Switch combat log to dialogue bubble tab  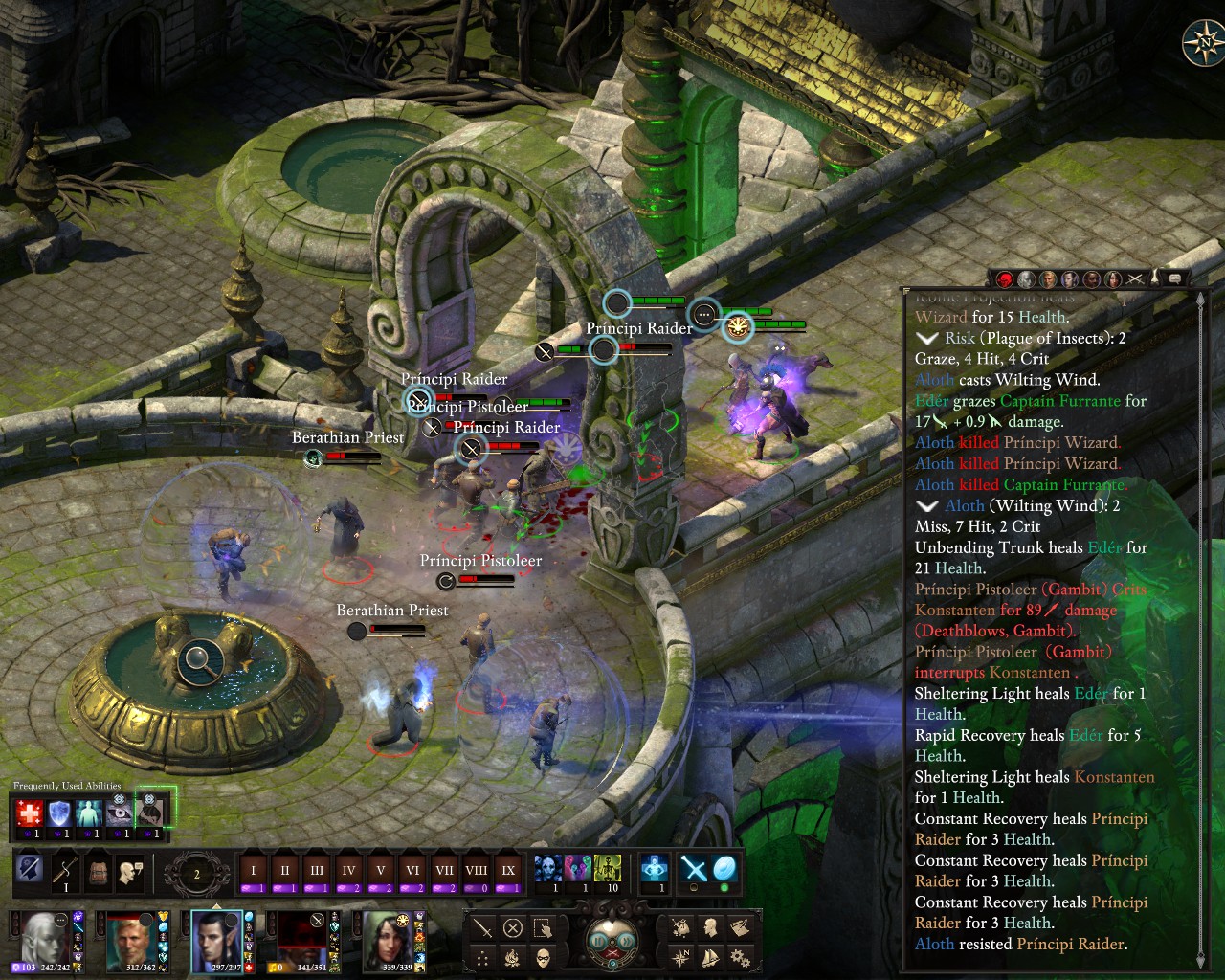[1175, 279]
